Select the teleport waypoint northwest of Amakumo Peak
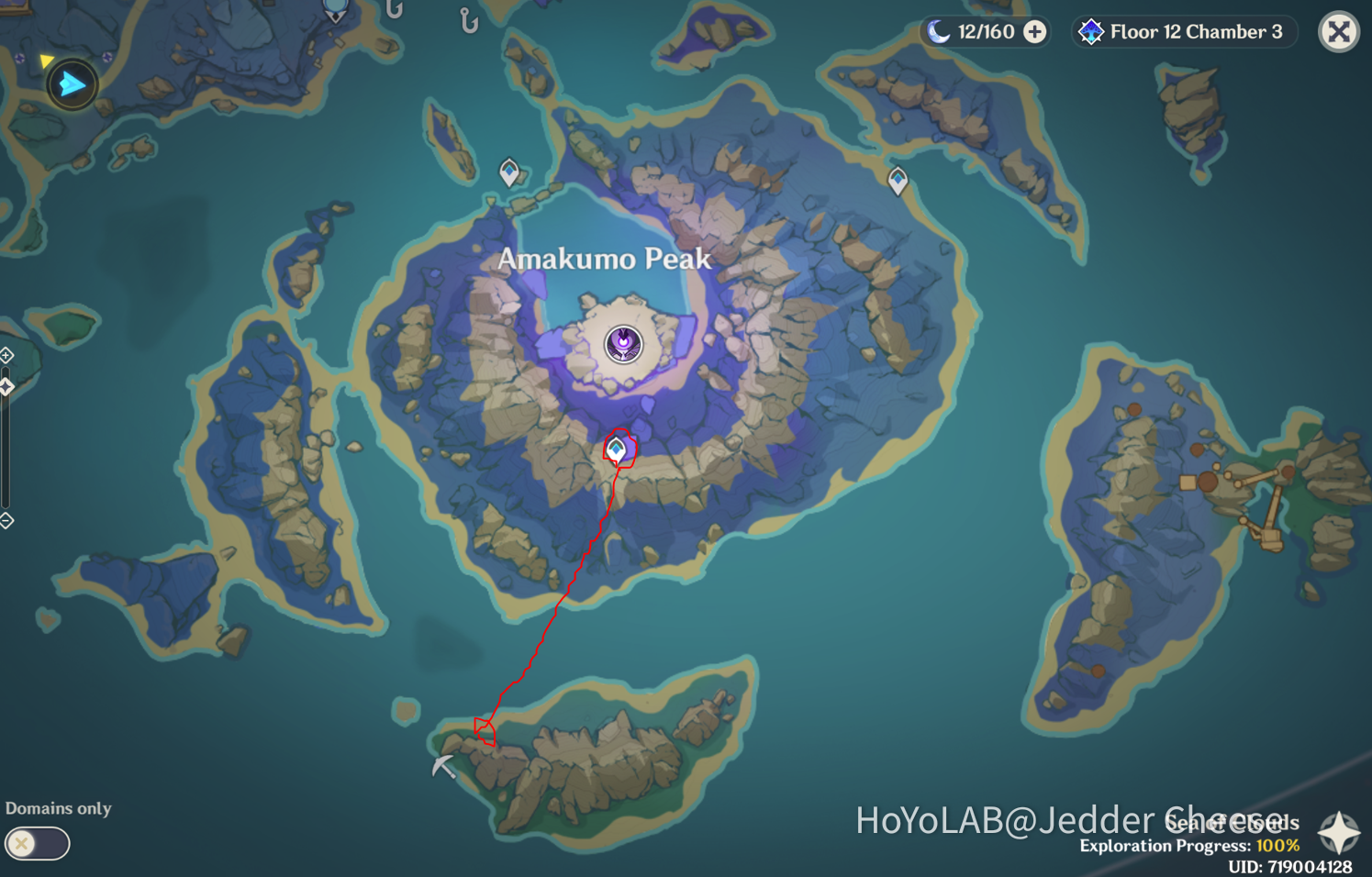This screenshot has height=877, width=1372. 508,172
